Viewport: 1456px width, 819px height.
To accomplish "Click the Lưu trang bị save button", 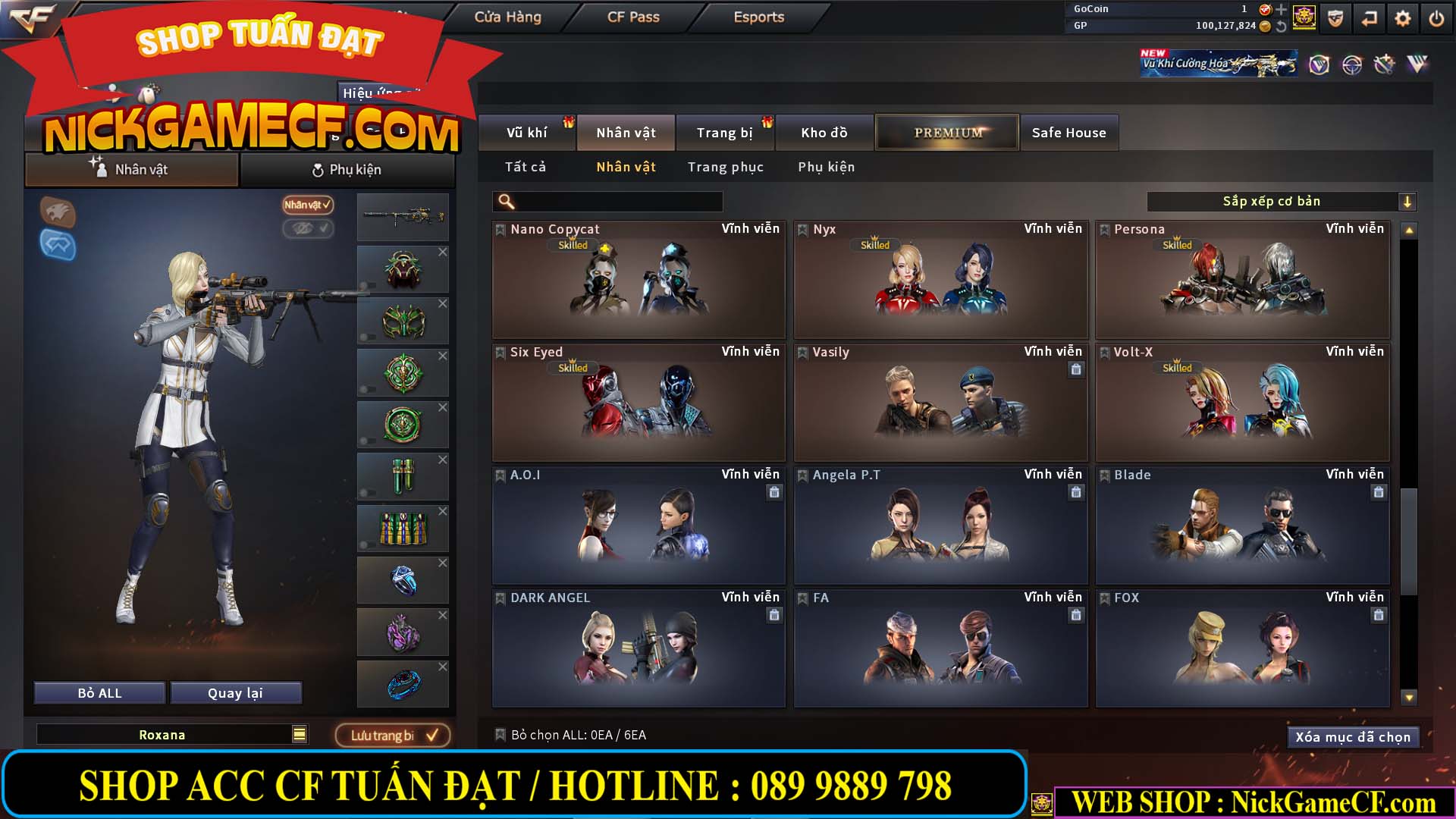I will click(393, 734).
